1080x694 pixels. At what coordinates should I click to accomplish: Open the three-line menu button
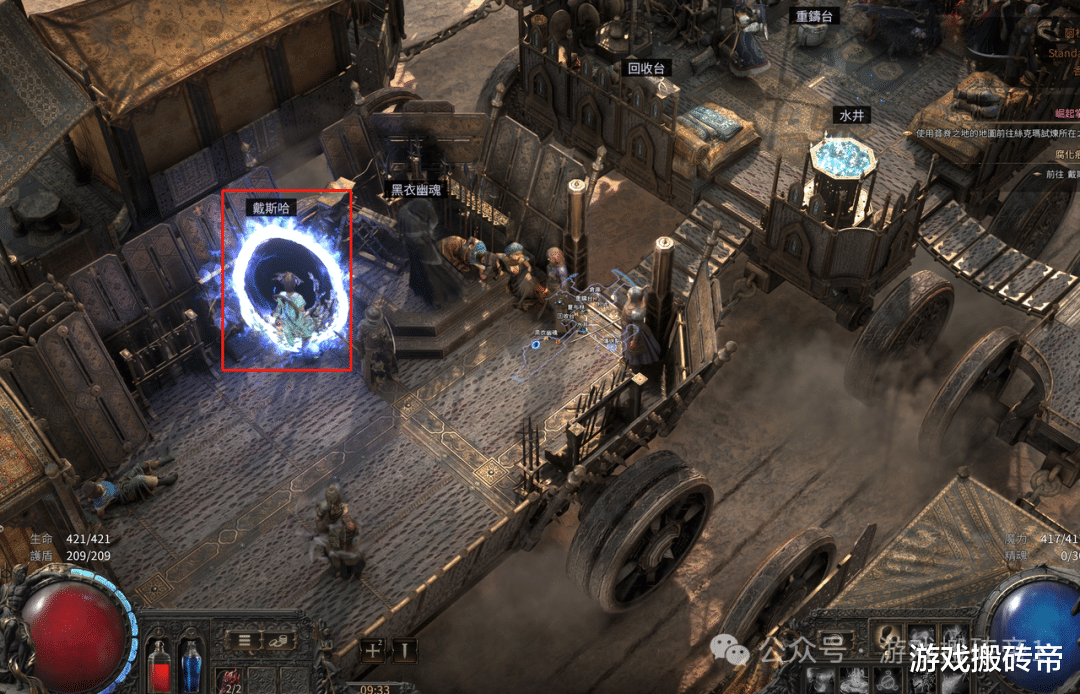243,639
